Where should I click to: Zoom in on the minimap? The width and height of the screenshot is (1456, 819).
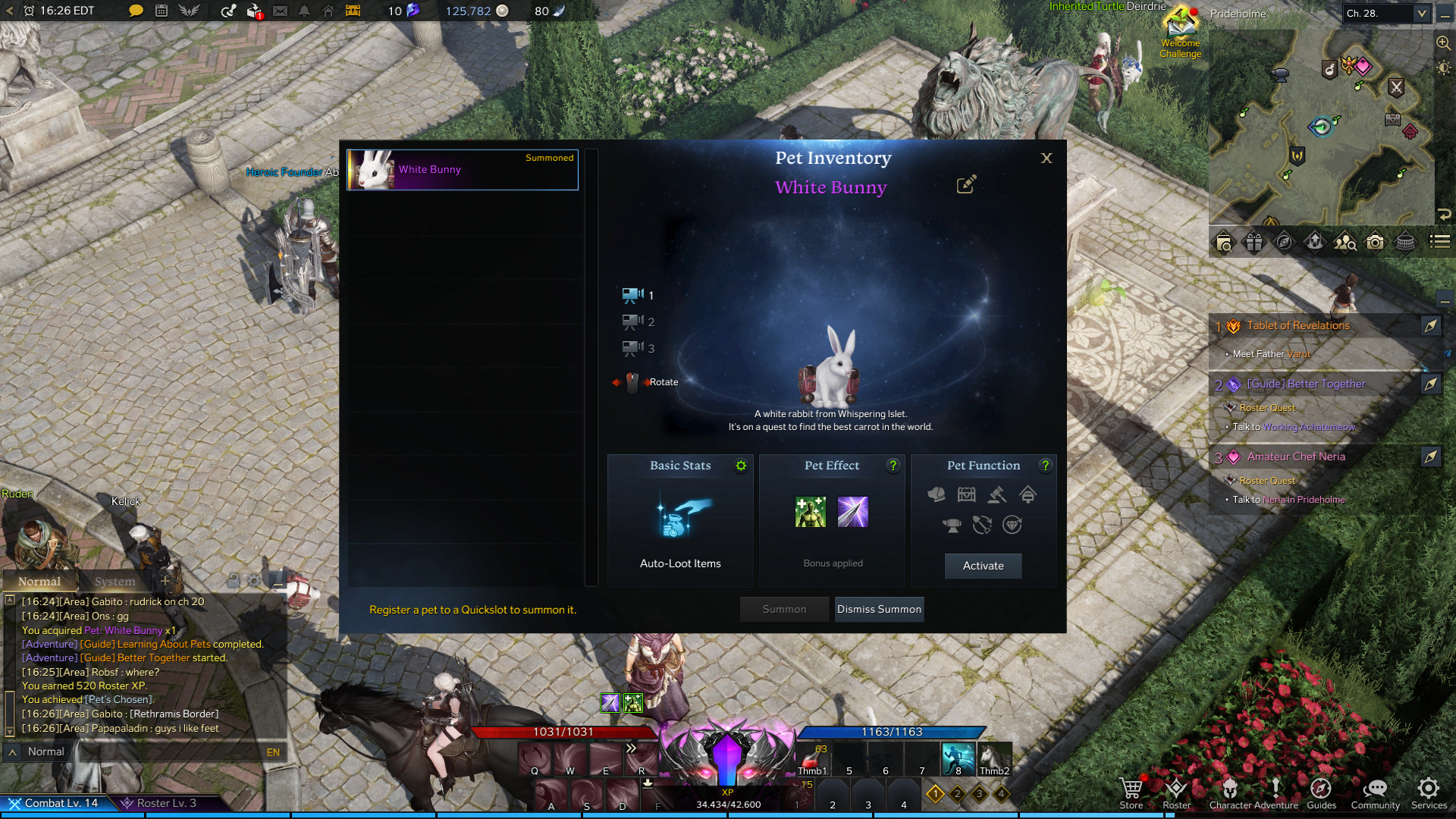coord(1443,43)
